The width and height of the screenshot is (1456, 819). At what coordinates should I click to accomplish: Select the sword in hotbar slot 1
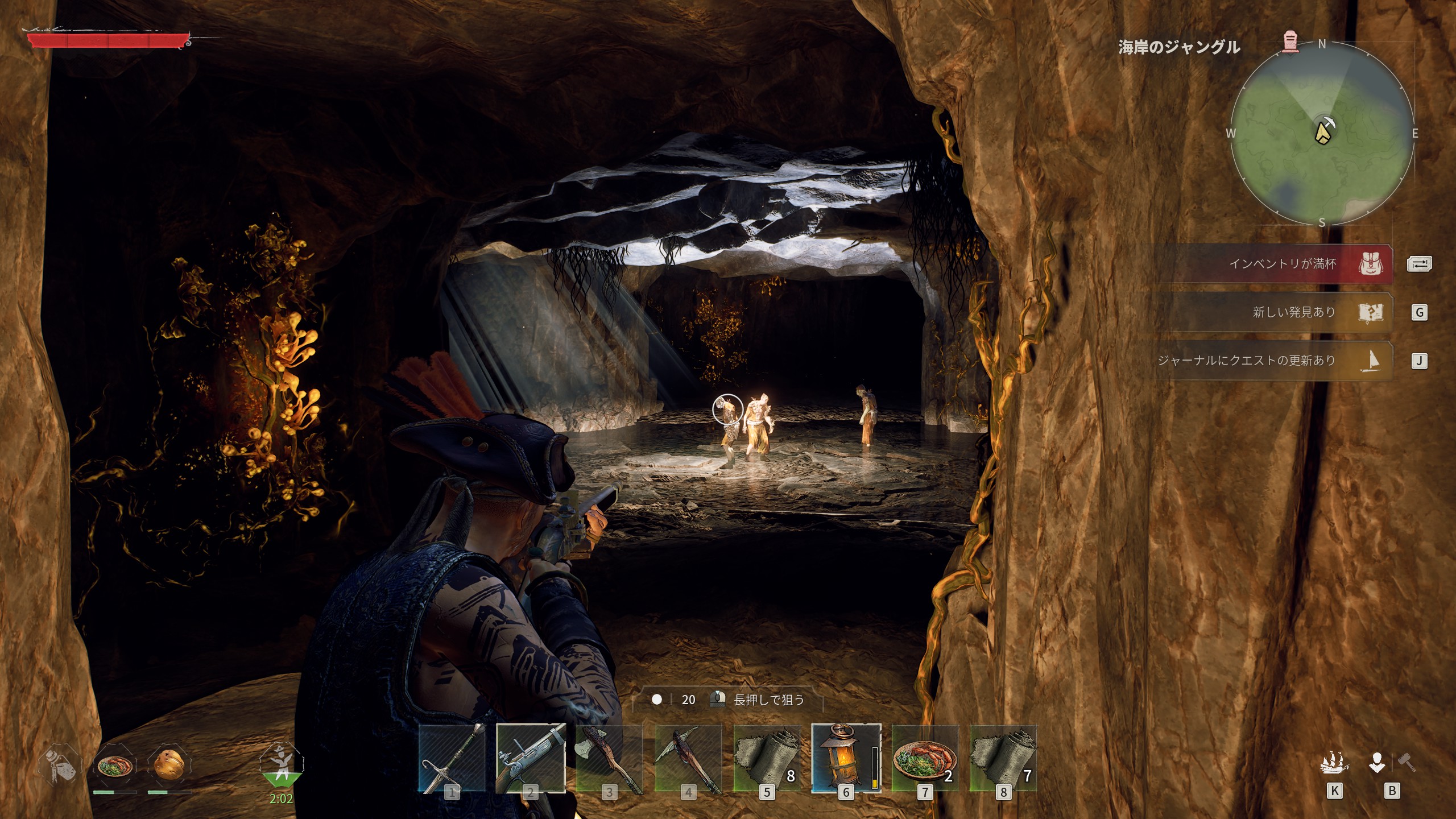(x=452, y=758)
